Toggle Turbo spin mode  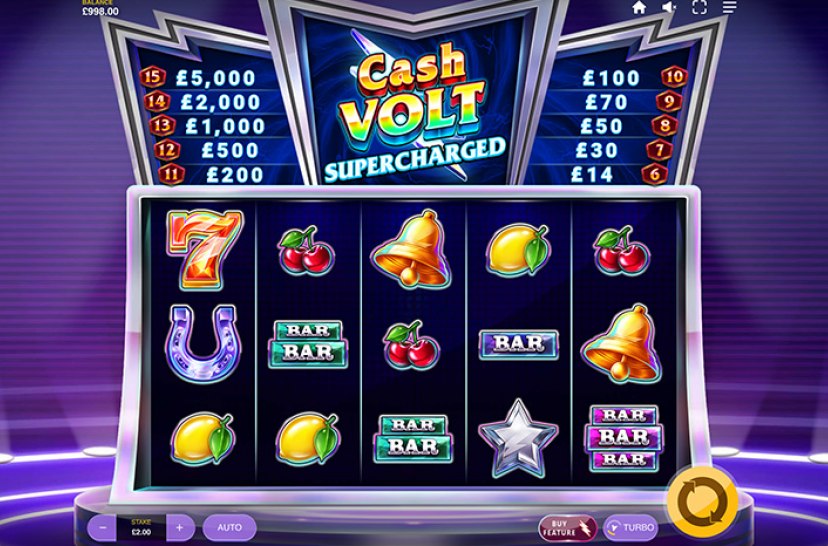pyautogui.click(x=630, y=527)
